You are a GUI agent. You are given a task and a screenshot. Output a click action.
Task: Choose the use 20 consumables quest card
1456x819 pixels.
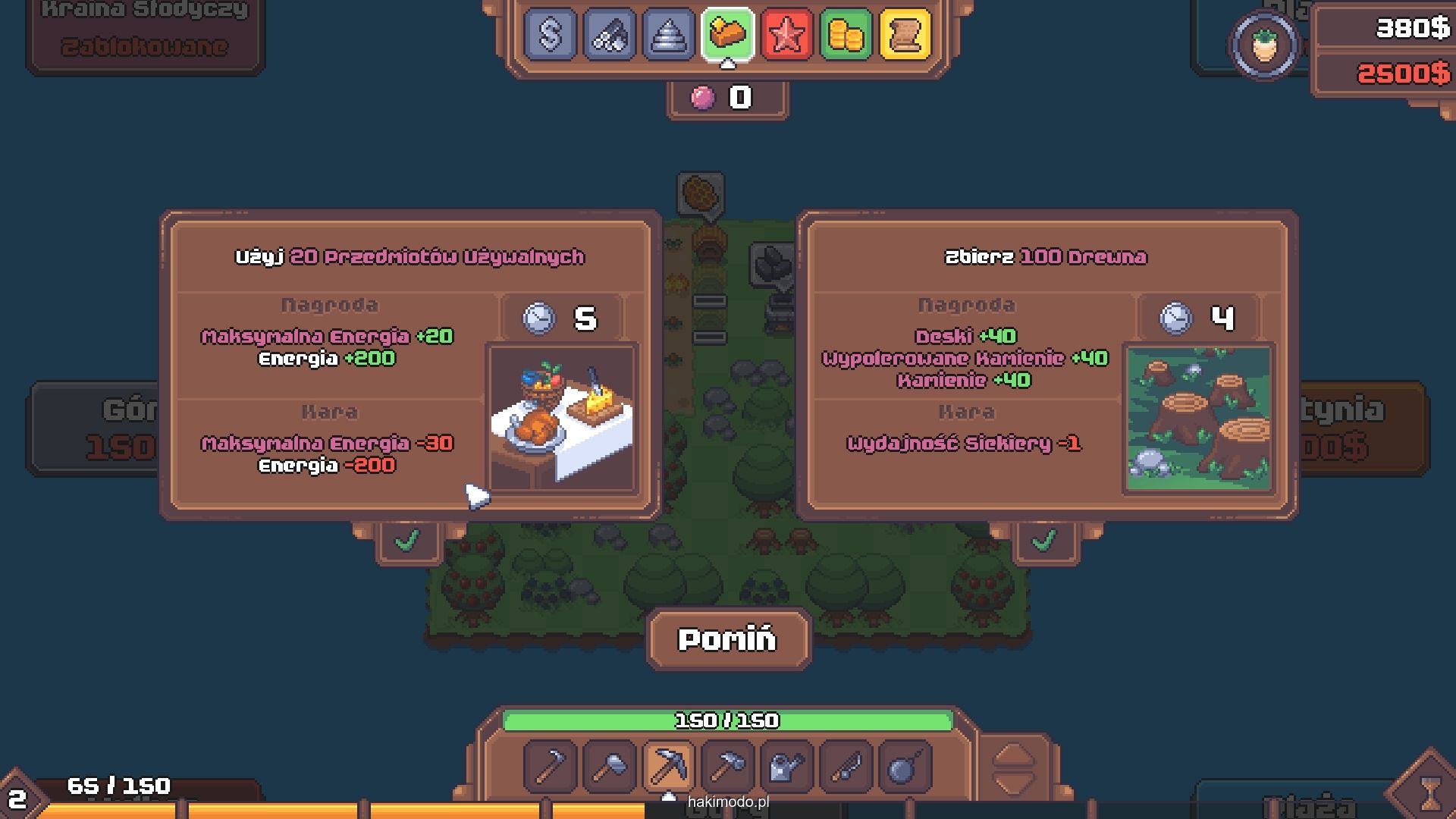(x=410, y=365)
